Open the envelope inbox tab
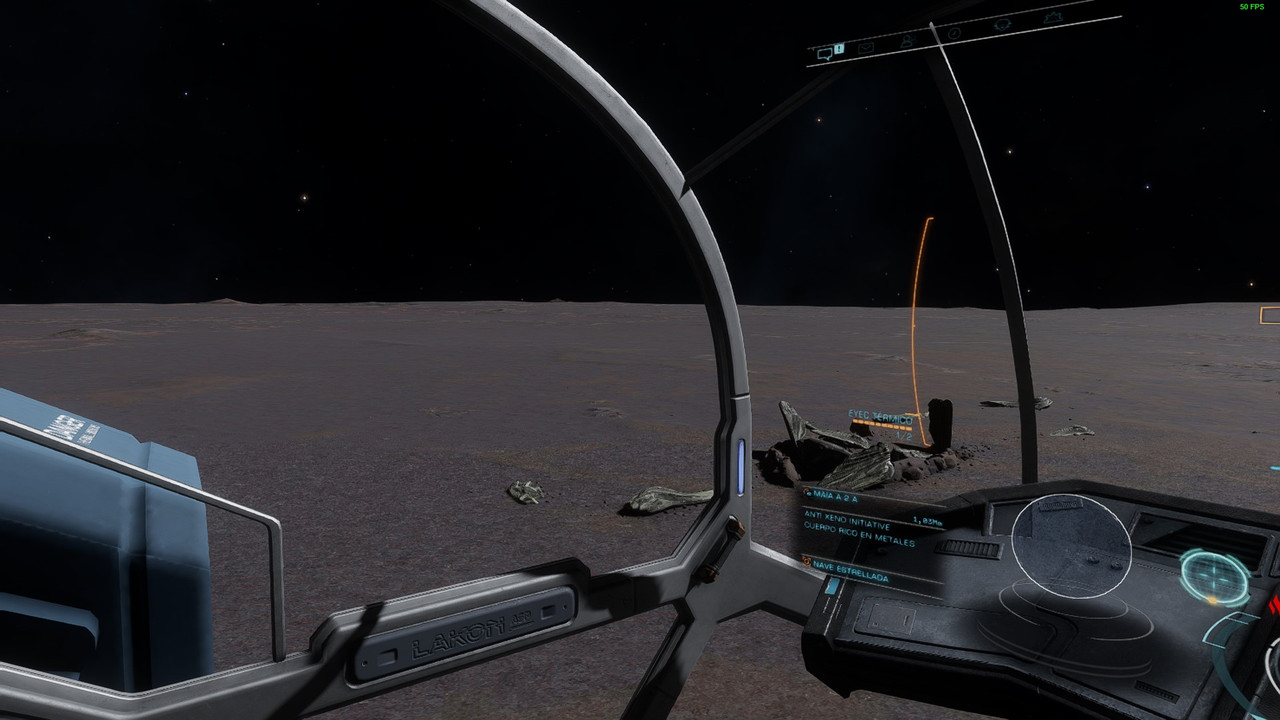The width and height of the screenshot is (1280, 720). pos(865,47)
